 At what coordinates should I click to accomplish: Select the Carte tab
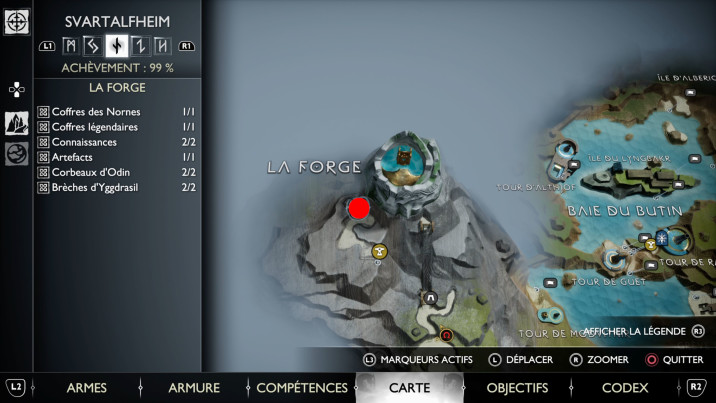(x=409, y=388)
